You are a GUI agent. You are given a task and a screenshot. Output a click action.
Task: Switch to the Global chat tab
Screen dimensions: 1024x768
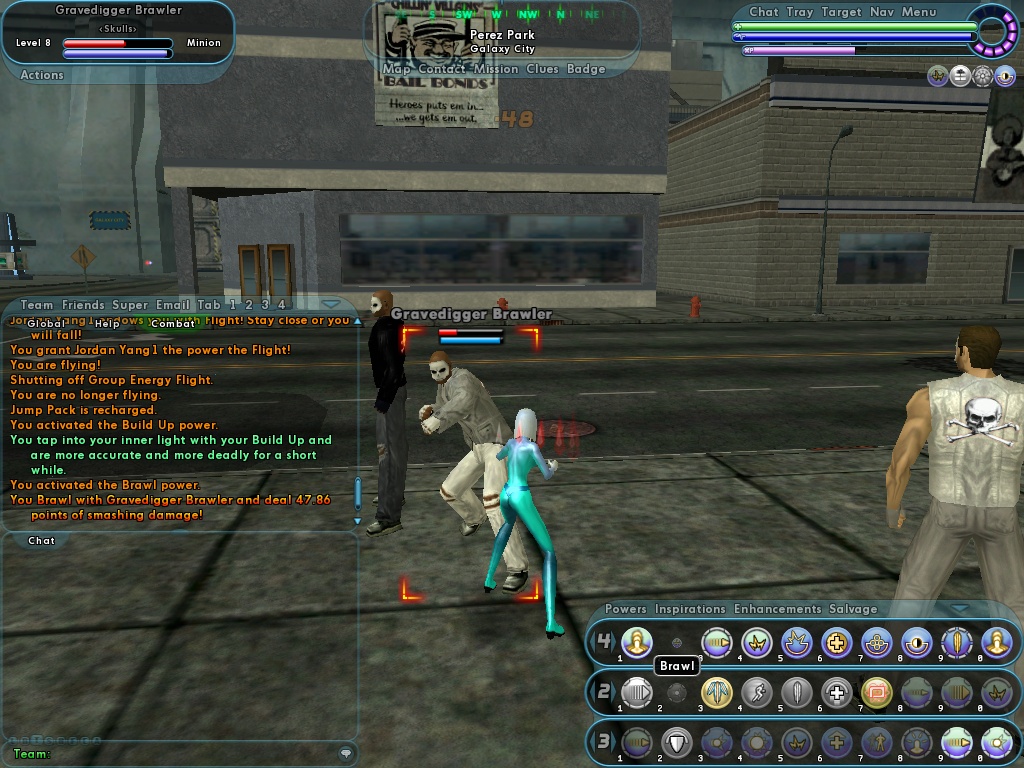coord(46,324)
